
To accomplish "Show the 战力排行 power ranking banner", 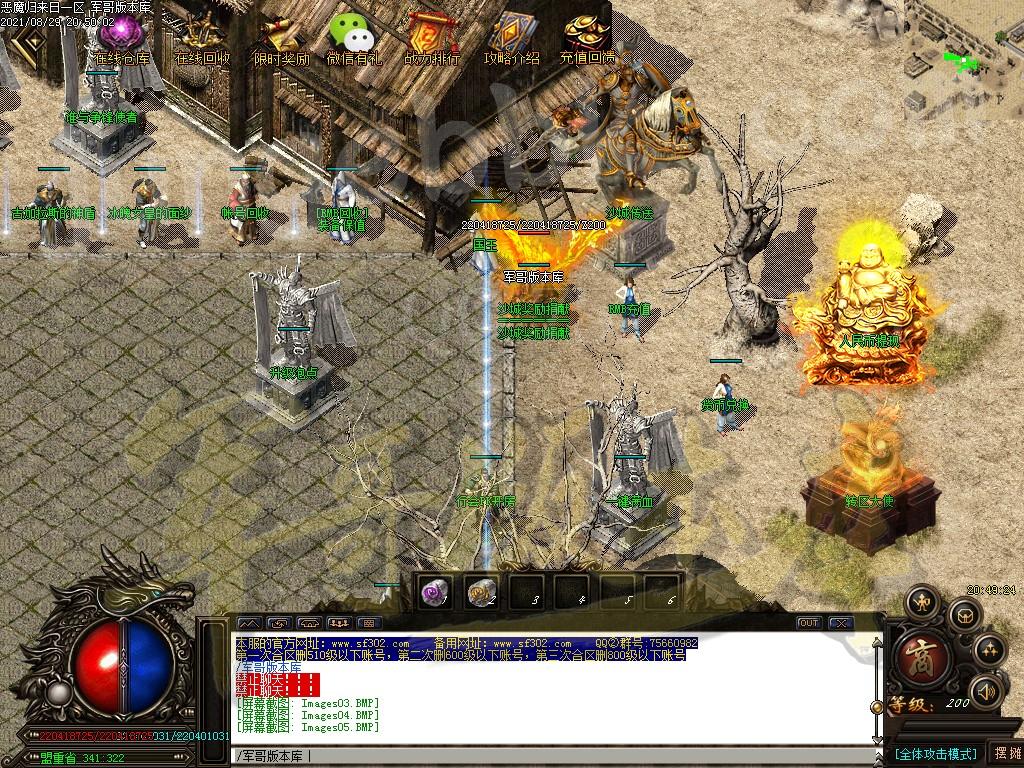I will point(432,38).
